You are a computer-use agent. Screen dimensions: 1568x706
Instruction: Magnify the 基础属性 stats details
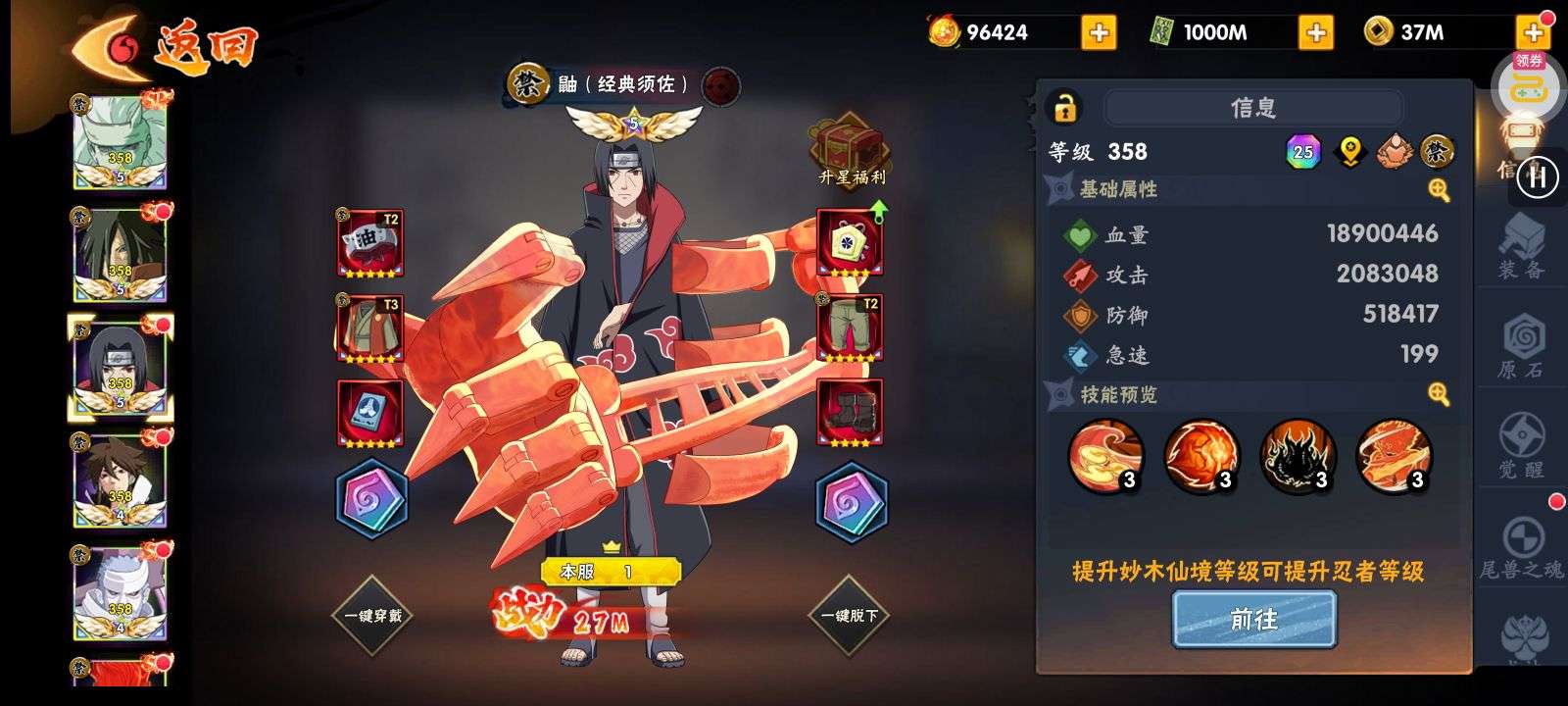coord(1438,190)
